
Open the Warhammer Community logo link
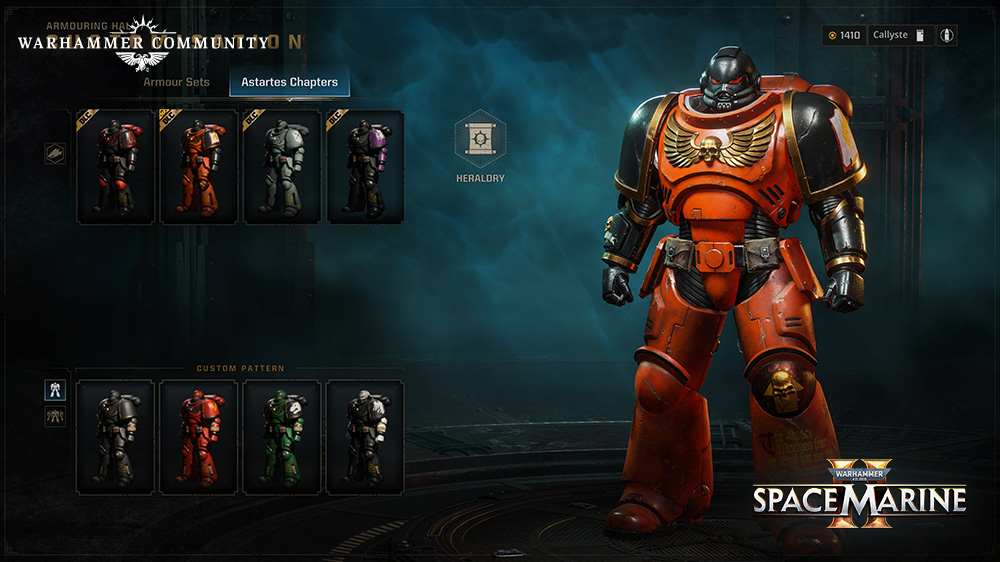point(142,44)
